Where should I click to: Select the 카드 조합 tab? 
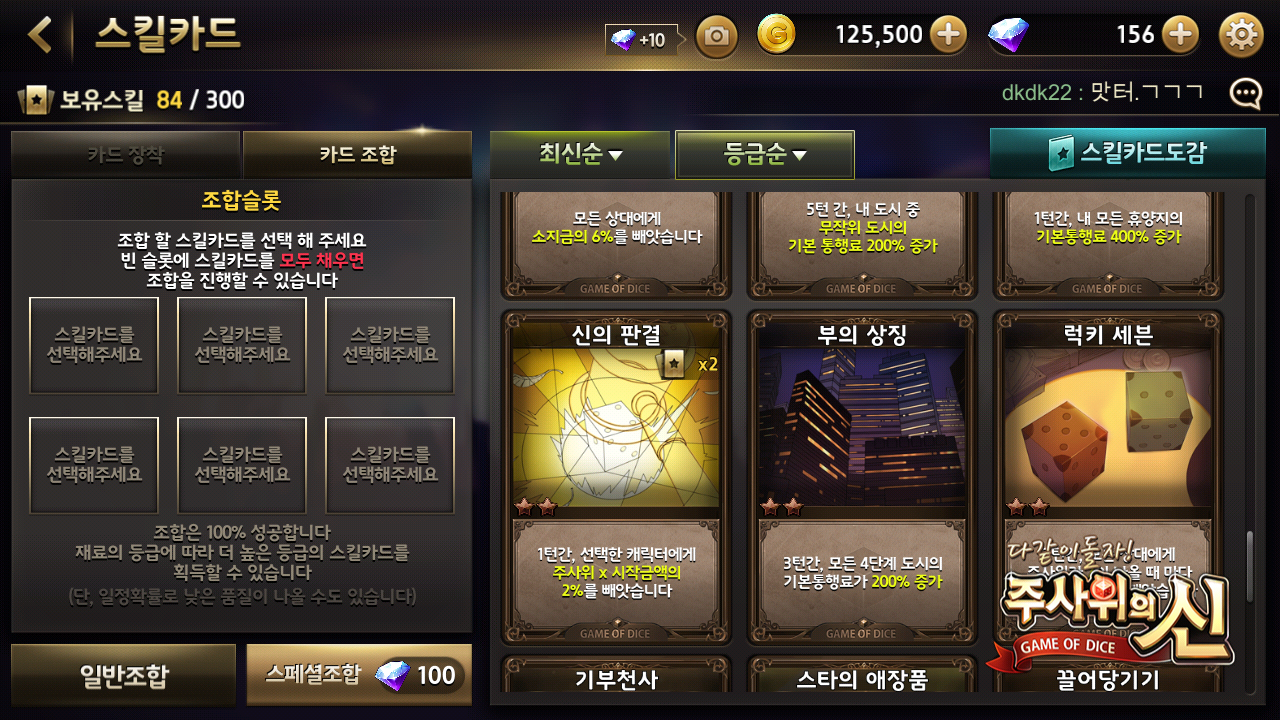pos(357,155)
